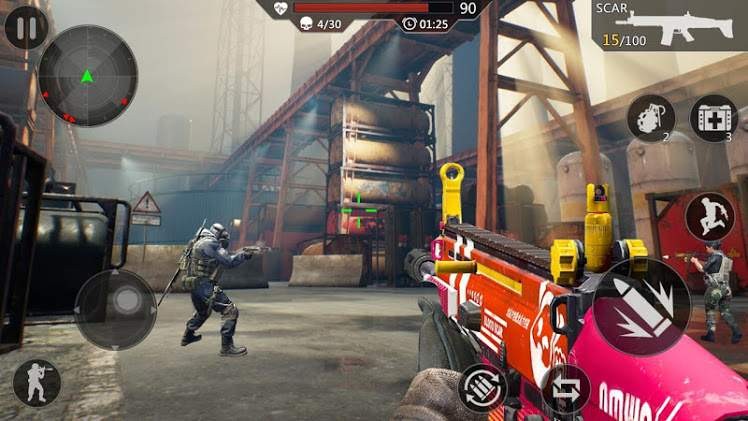Tap the circular radar minimap
Viewport: 748px width, 421px height.
click(x=88, y=75)
